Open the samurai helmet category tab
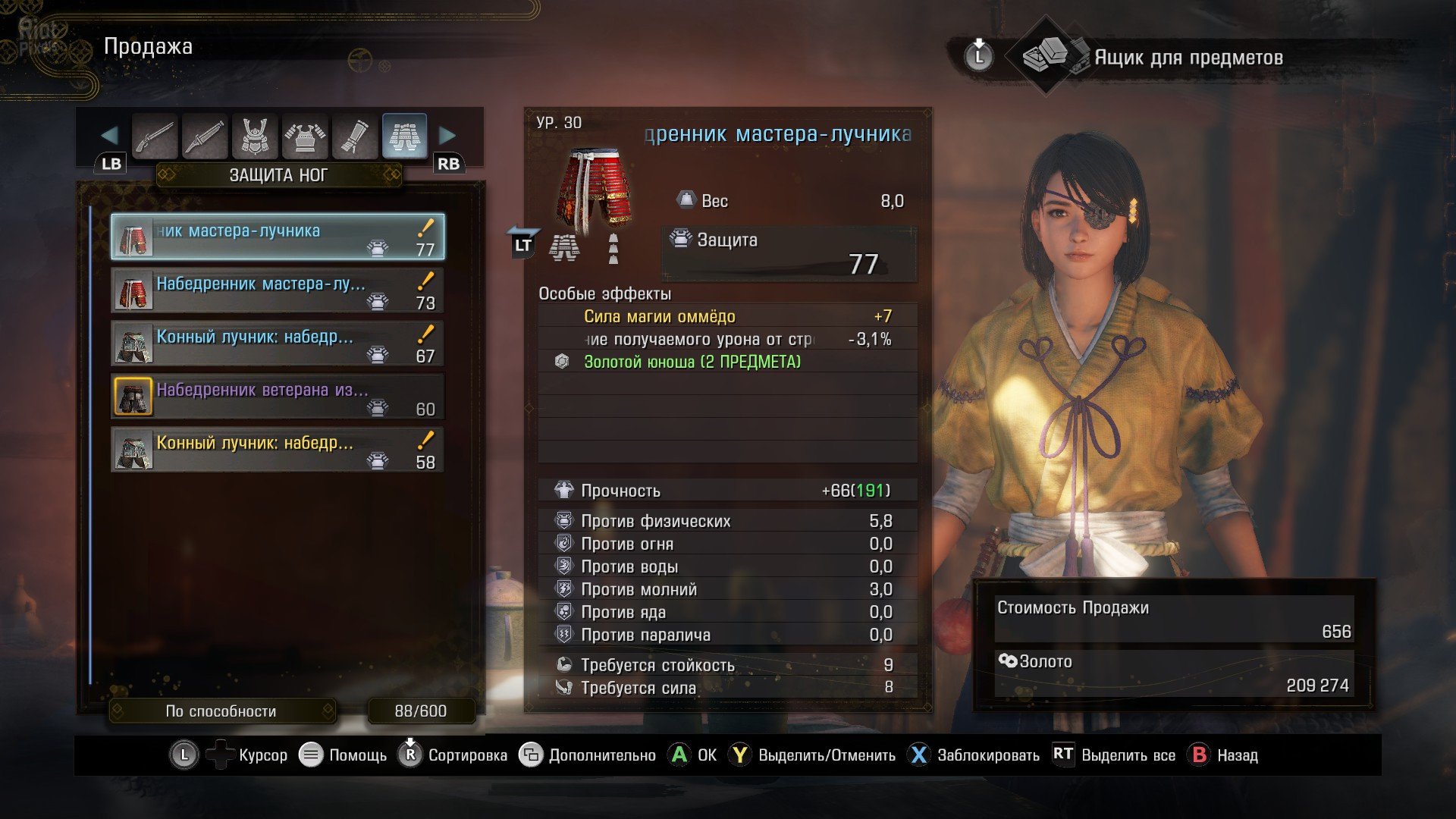Screen dimensions: 1456x819 click(255, 136)
